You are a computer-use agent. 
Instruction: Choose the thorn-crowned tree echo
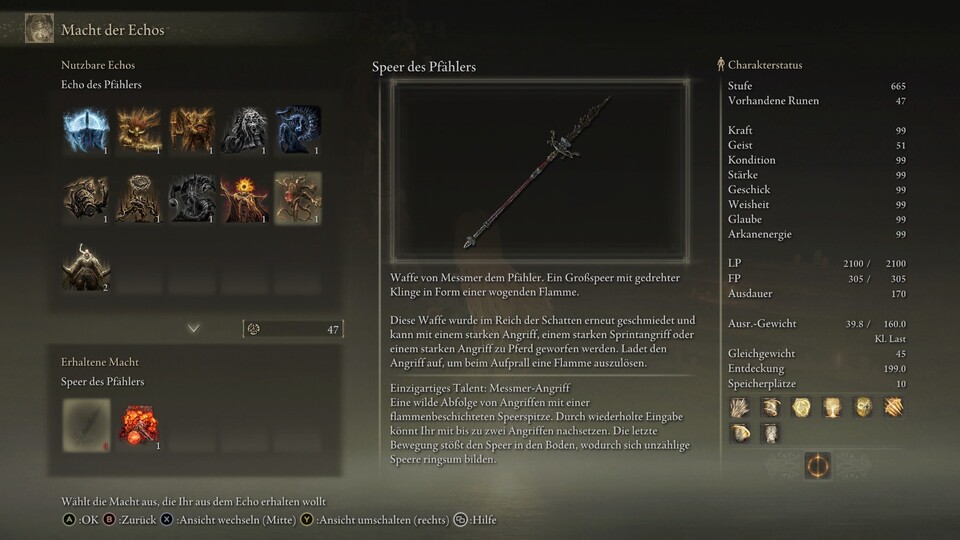pos(139,198)
